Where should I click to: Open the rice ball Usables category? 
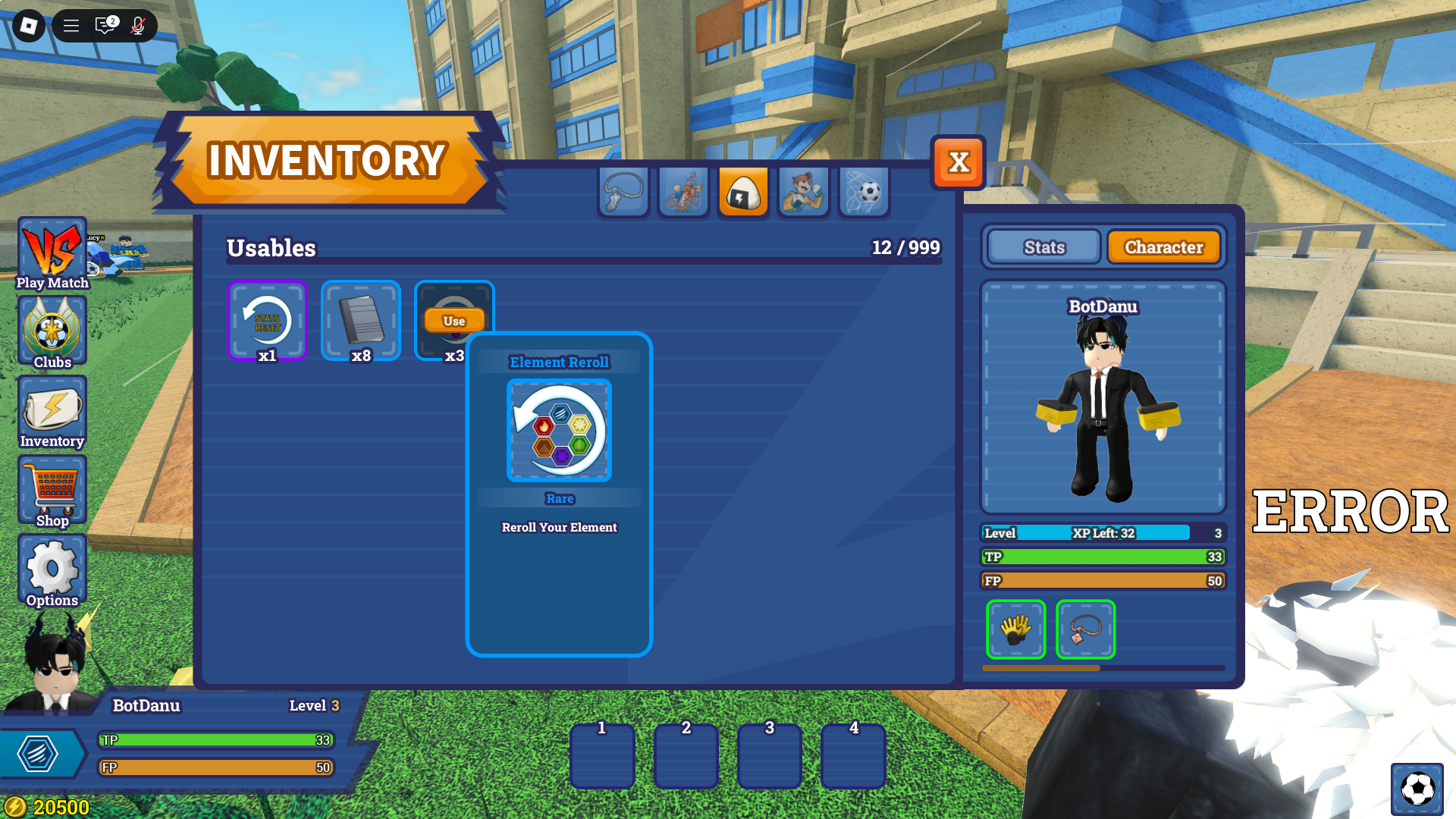[743, 192]
